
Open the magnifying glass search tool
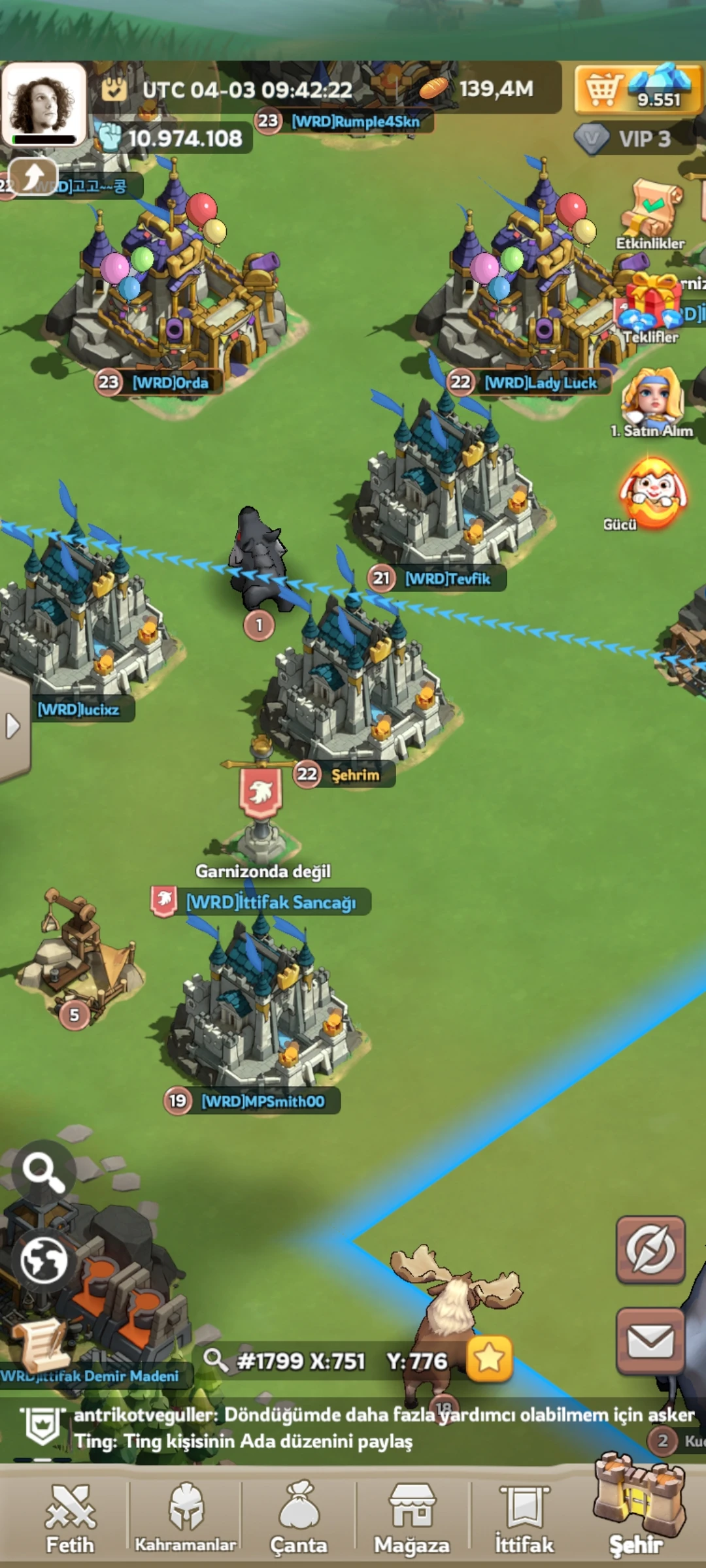coord(43,1173)
